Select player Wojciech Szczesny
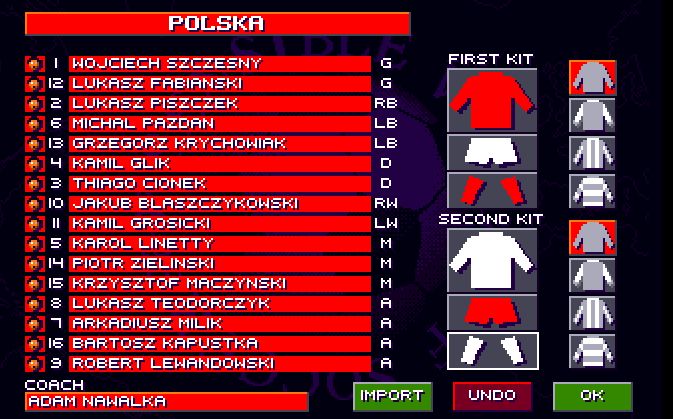673x419 pixels. 219,64
